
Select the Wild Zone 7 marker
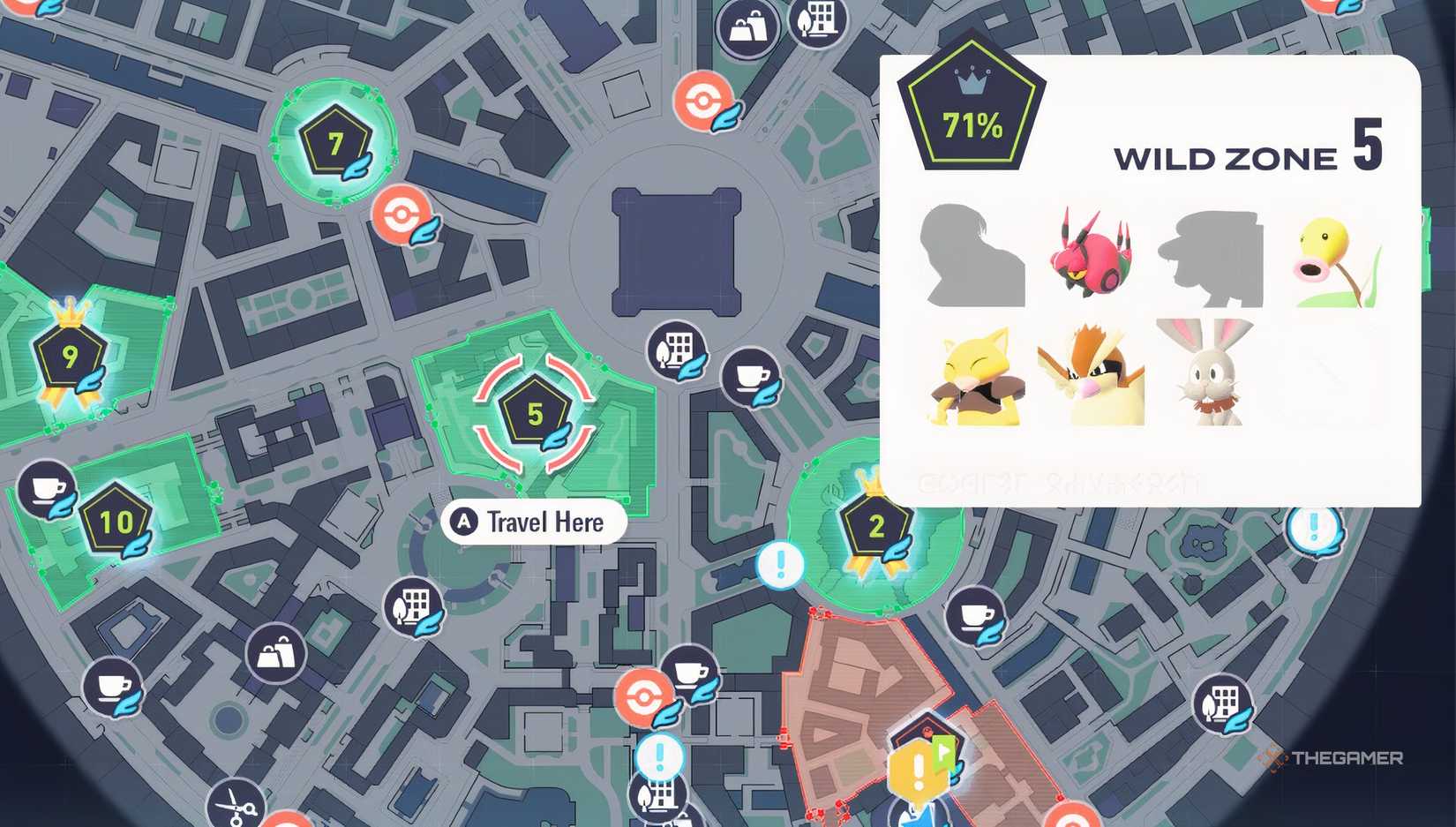[335, 143]
